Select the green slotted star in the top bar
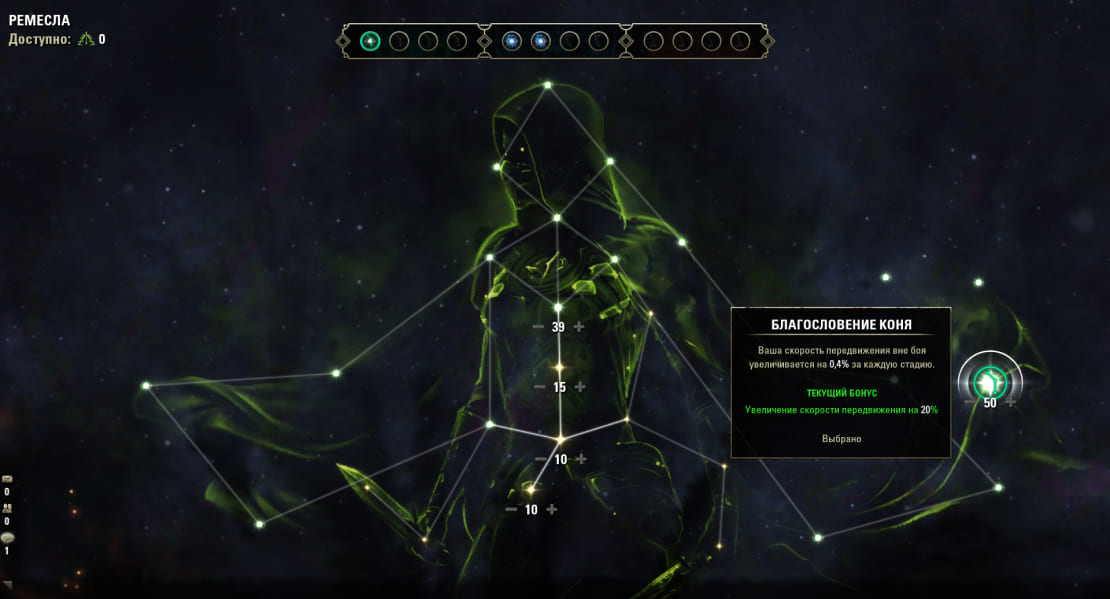Viewport: 1110px width, 599px height. pyautogui.click(x=370, y=41)
